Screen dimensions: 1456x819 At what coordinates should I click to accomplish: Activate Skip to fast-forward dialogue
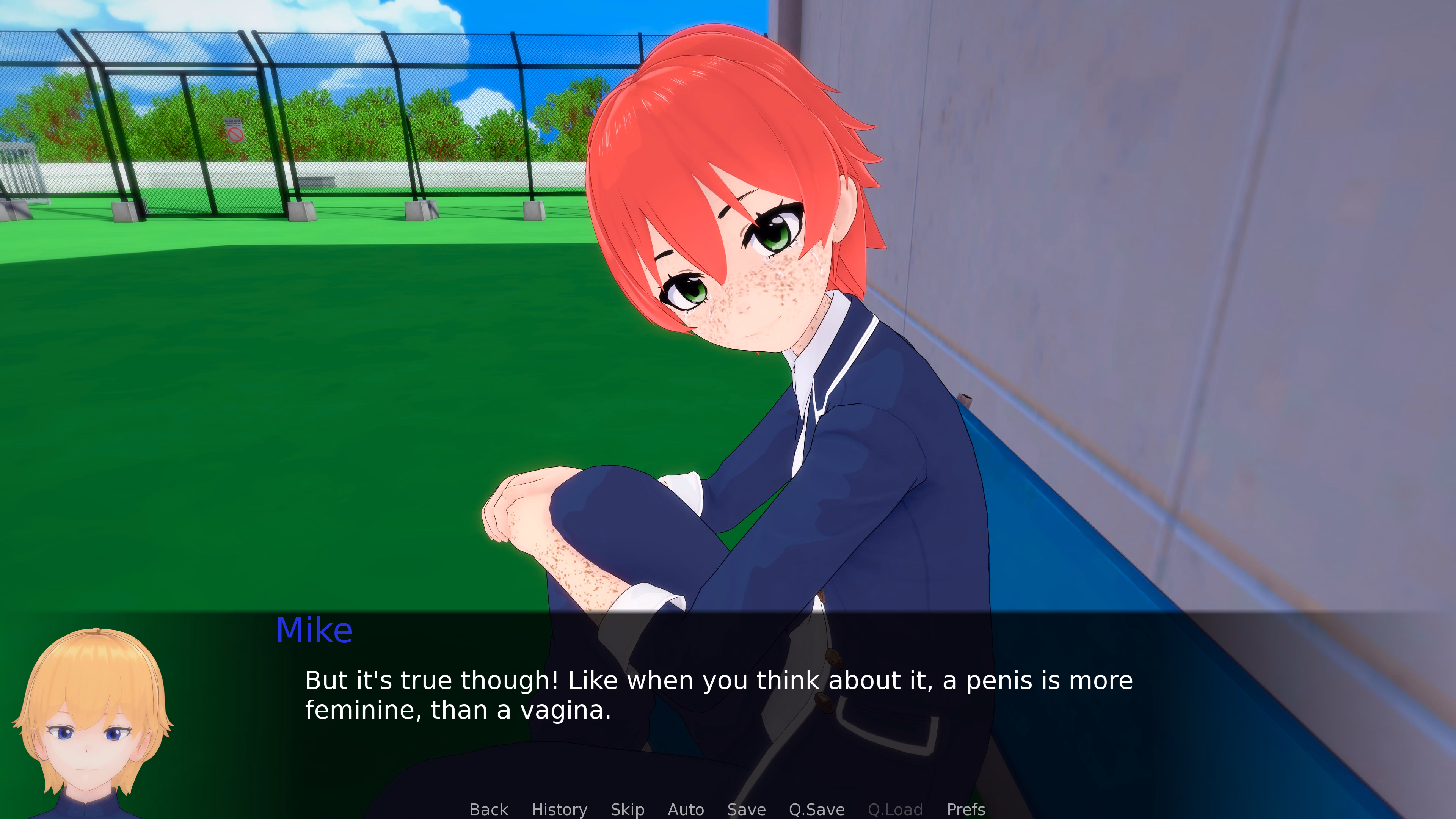coord(628,809)
